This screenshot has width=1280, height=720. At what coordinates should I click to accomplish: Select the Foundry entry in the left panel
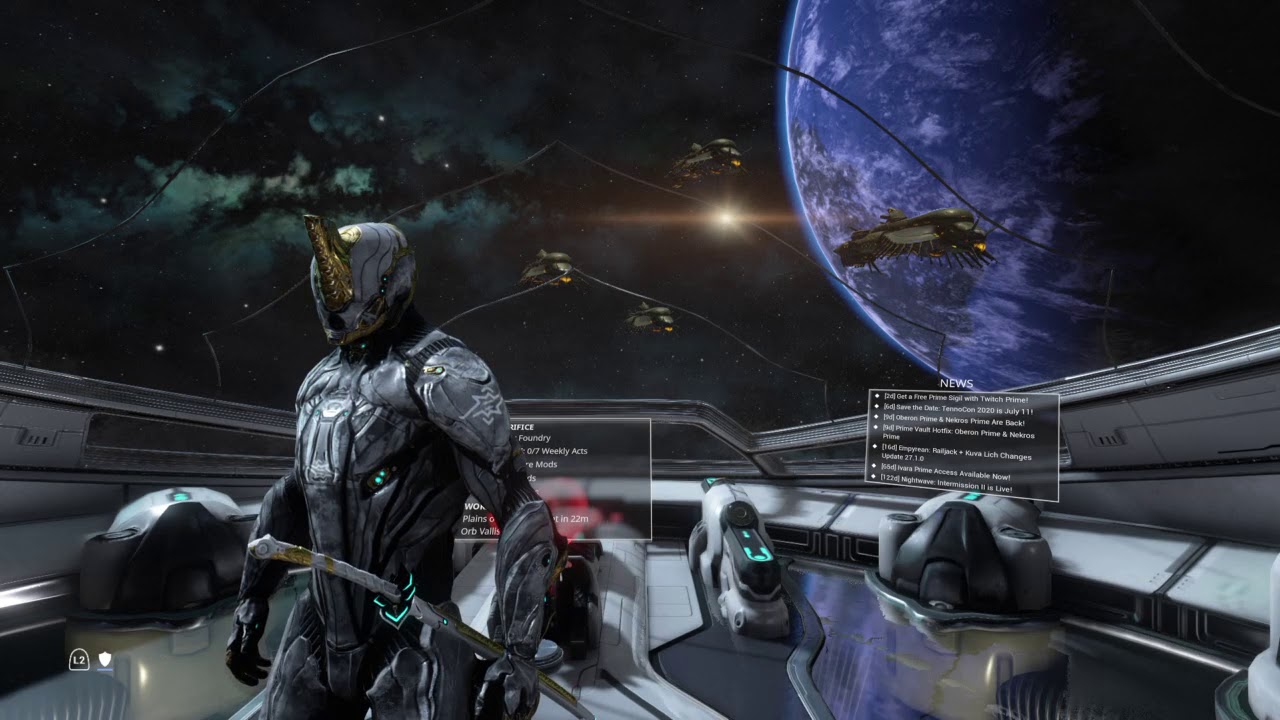coord(534,438)
